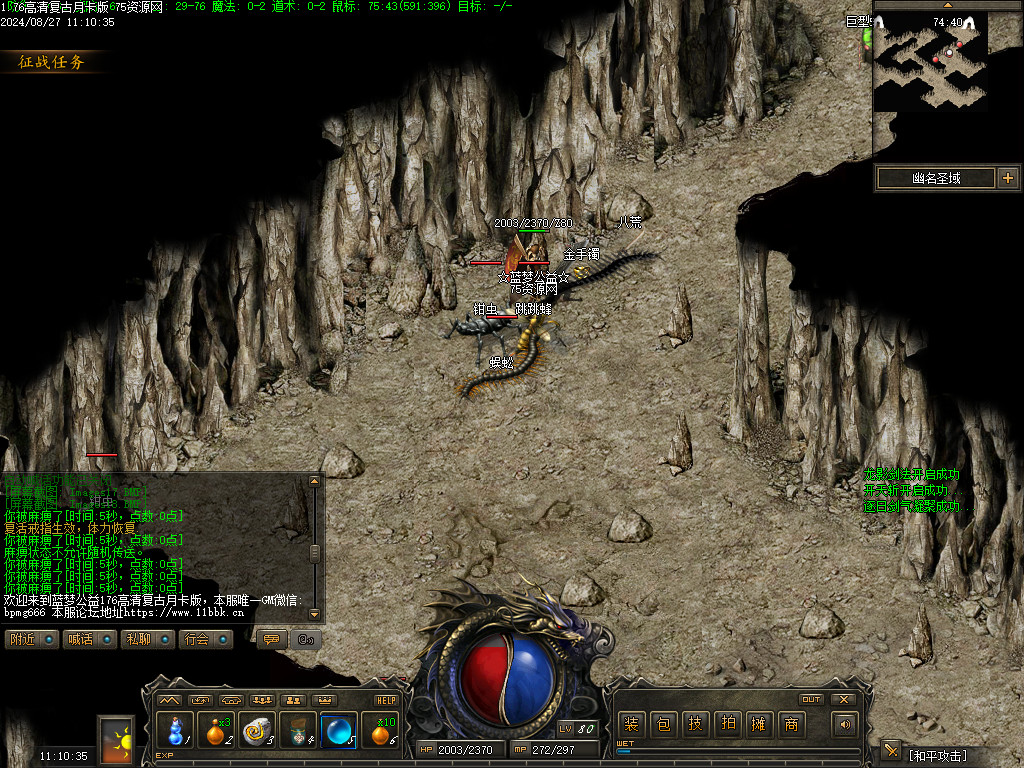Viewport: 1024px width, 768px height.
Task: Use the spiral scroll stone in slot 3
Action: [x=257, y=732]
